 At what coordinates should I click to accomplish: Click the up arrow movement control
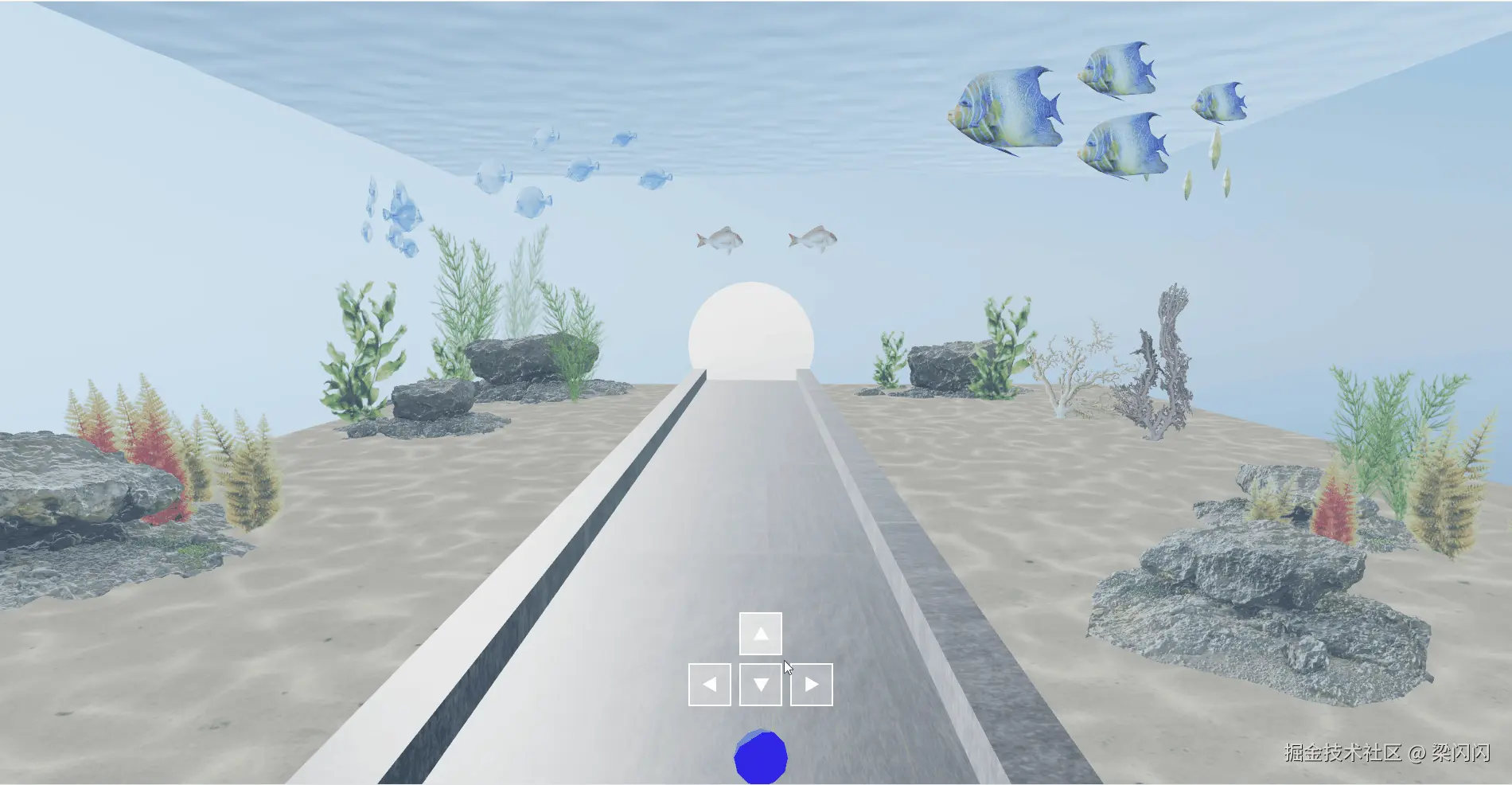pos(760,634)
